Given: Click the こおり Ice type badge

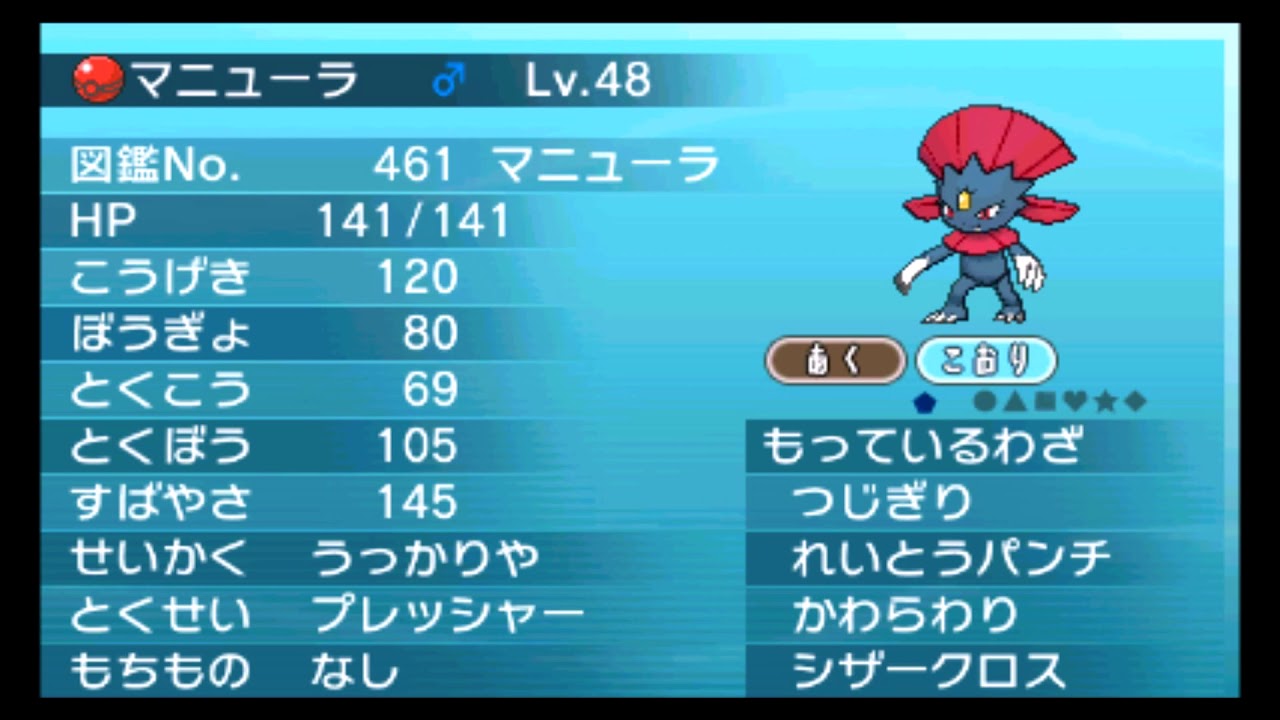Looking at the screenshot, I should (x=986, y=360).
